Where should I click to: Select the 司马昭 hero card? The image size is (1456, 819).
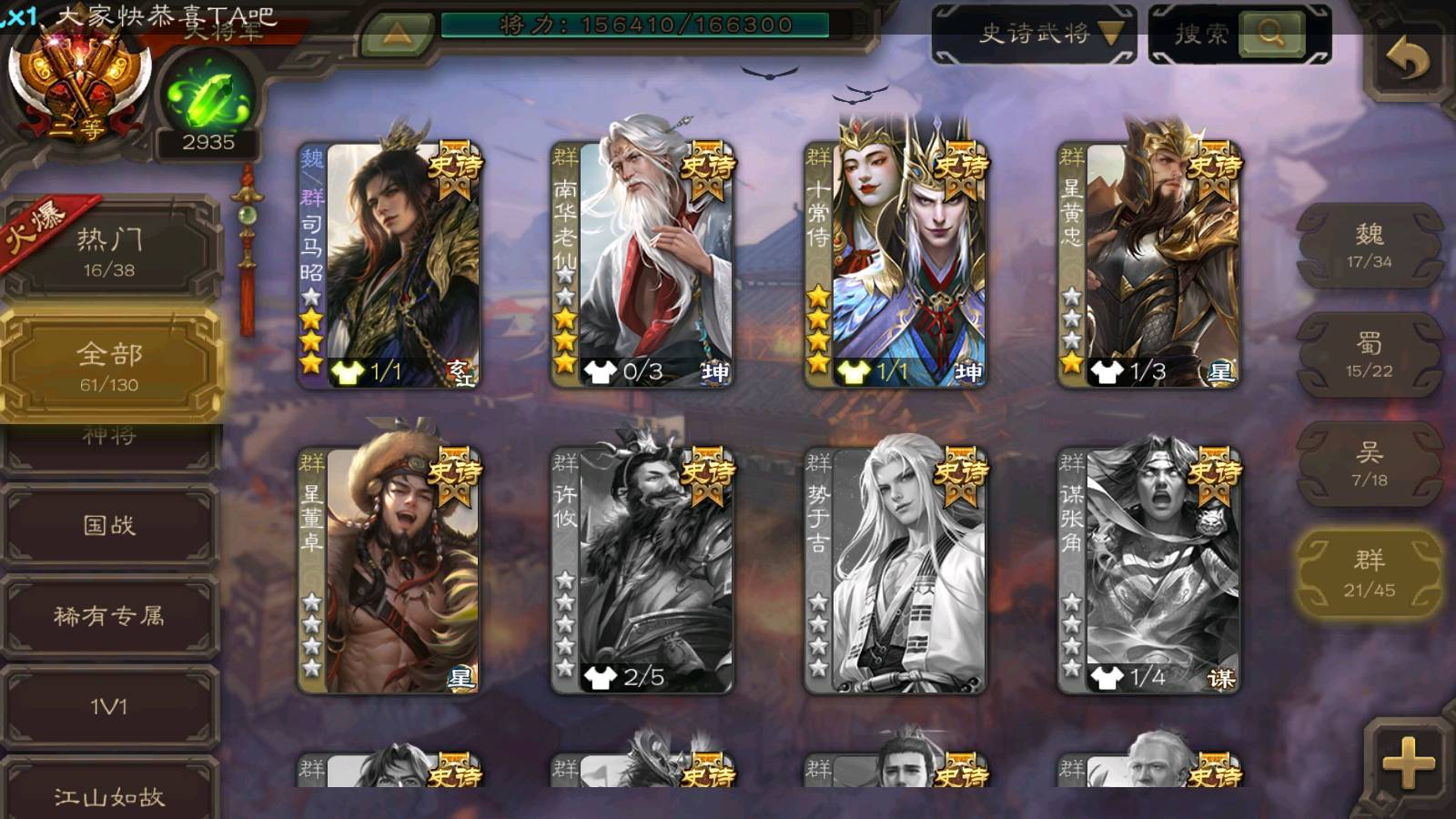click(389, 264)
